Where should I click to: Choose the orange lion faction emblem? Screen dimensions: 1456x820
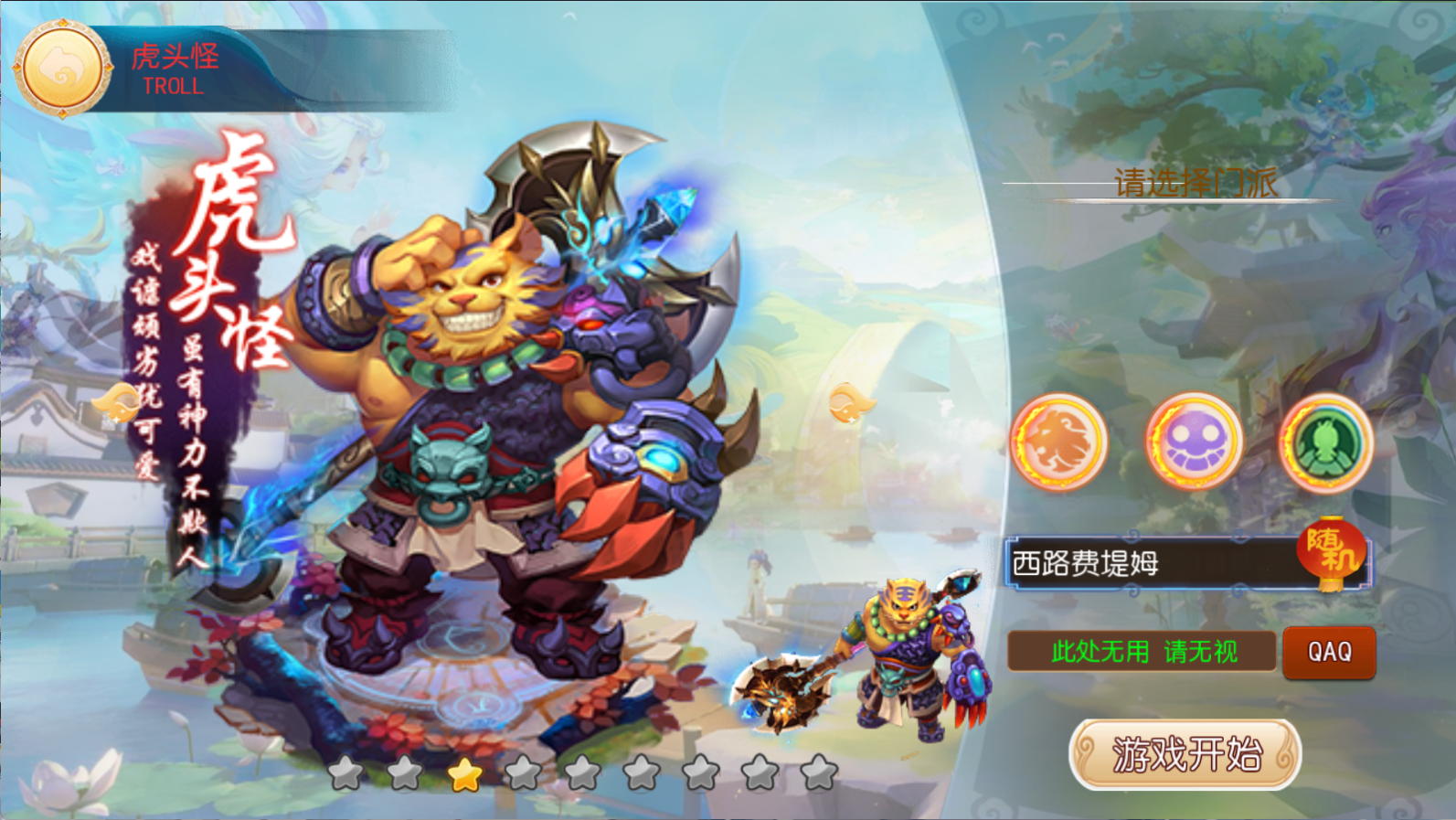point(1058,442)
